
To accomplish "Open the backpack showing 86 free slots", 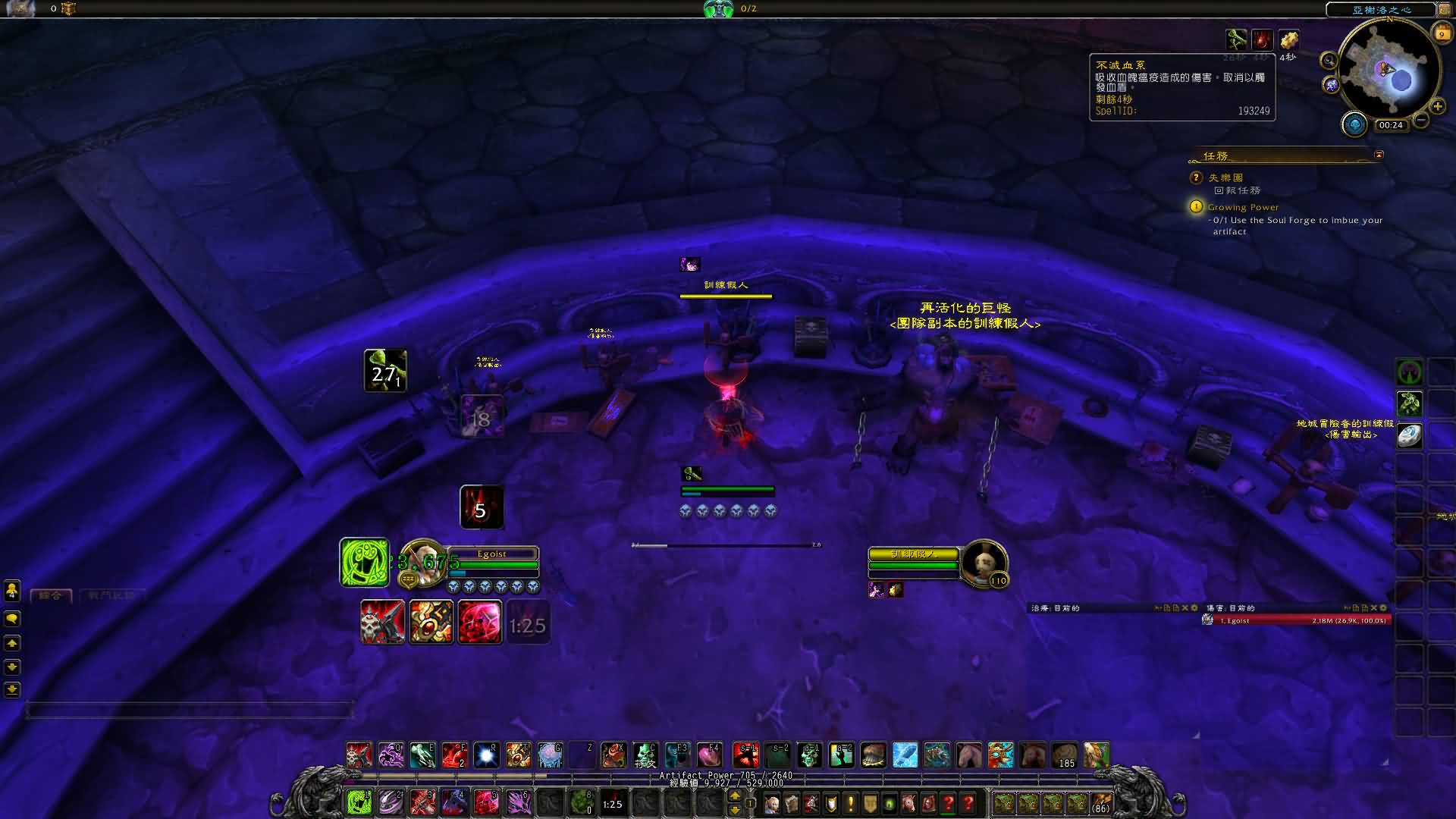I will click(x=1101, y=802).
